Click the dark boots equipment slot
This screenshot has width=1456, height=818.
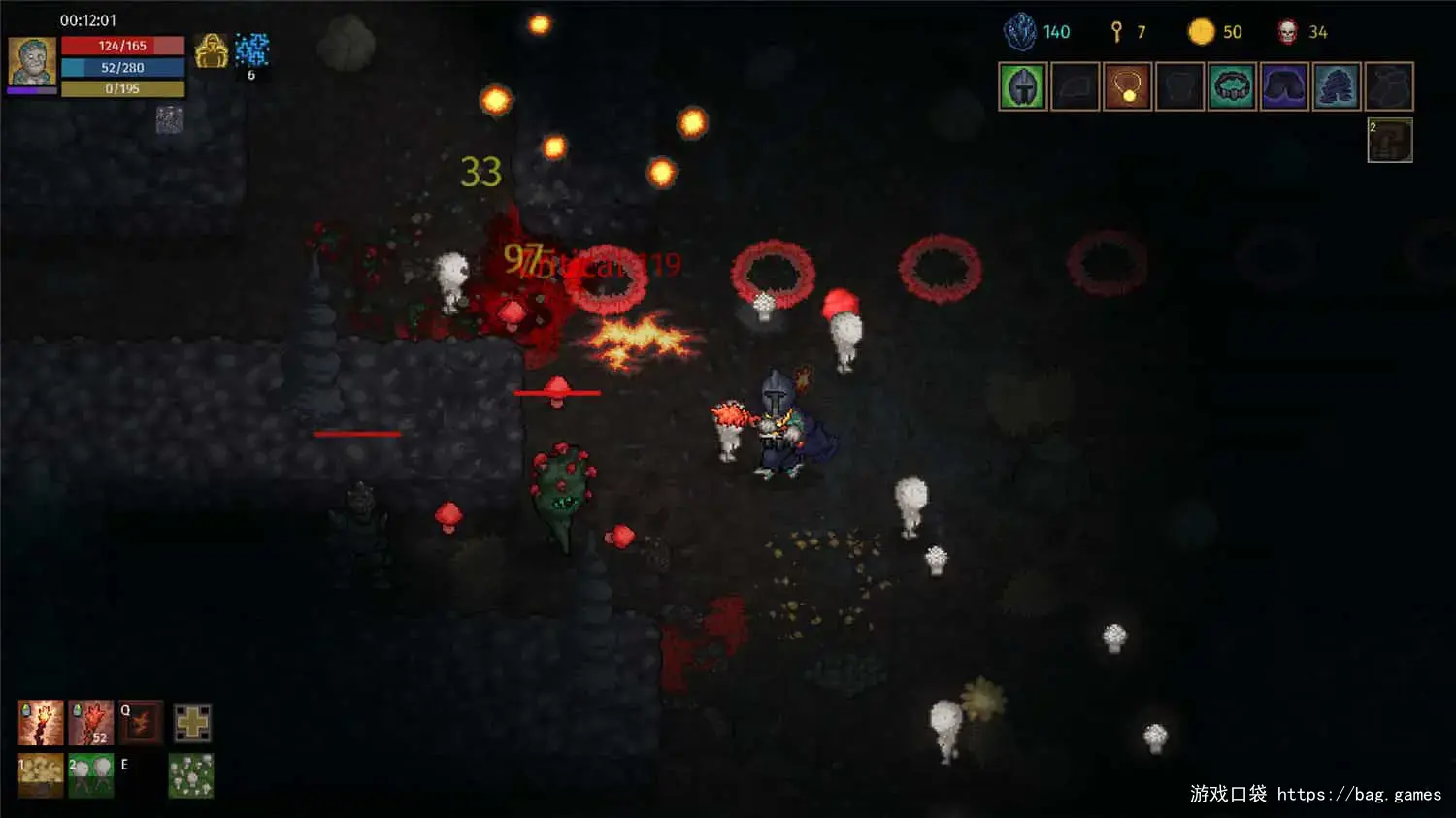point(1337,87)
